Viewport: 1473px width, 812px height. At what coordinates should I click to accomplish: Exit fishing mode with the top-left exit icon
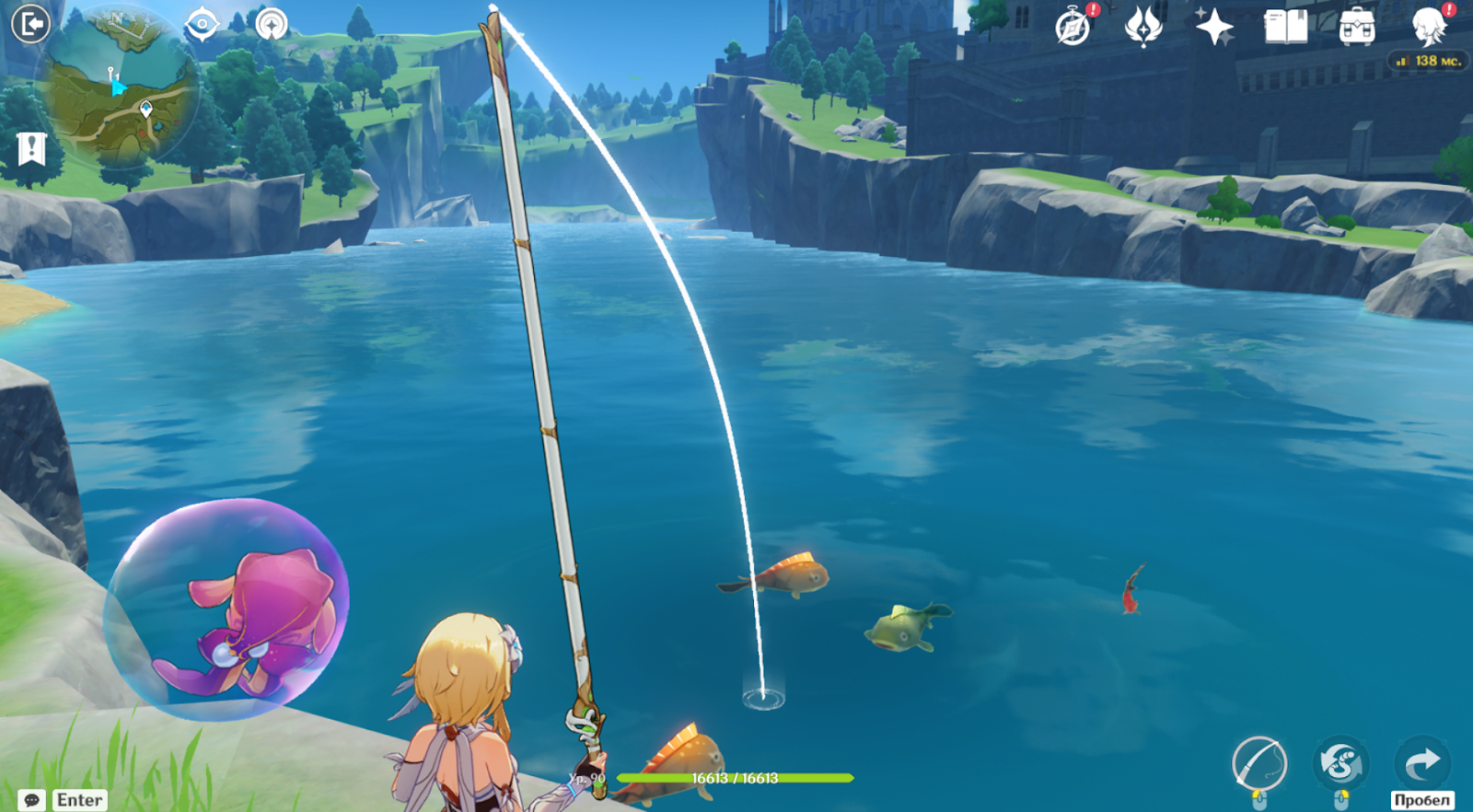pyautogui.click(x=30, y=24)
